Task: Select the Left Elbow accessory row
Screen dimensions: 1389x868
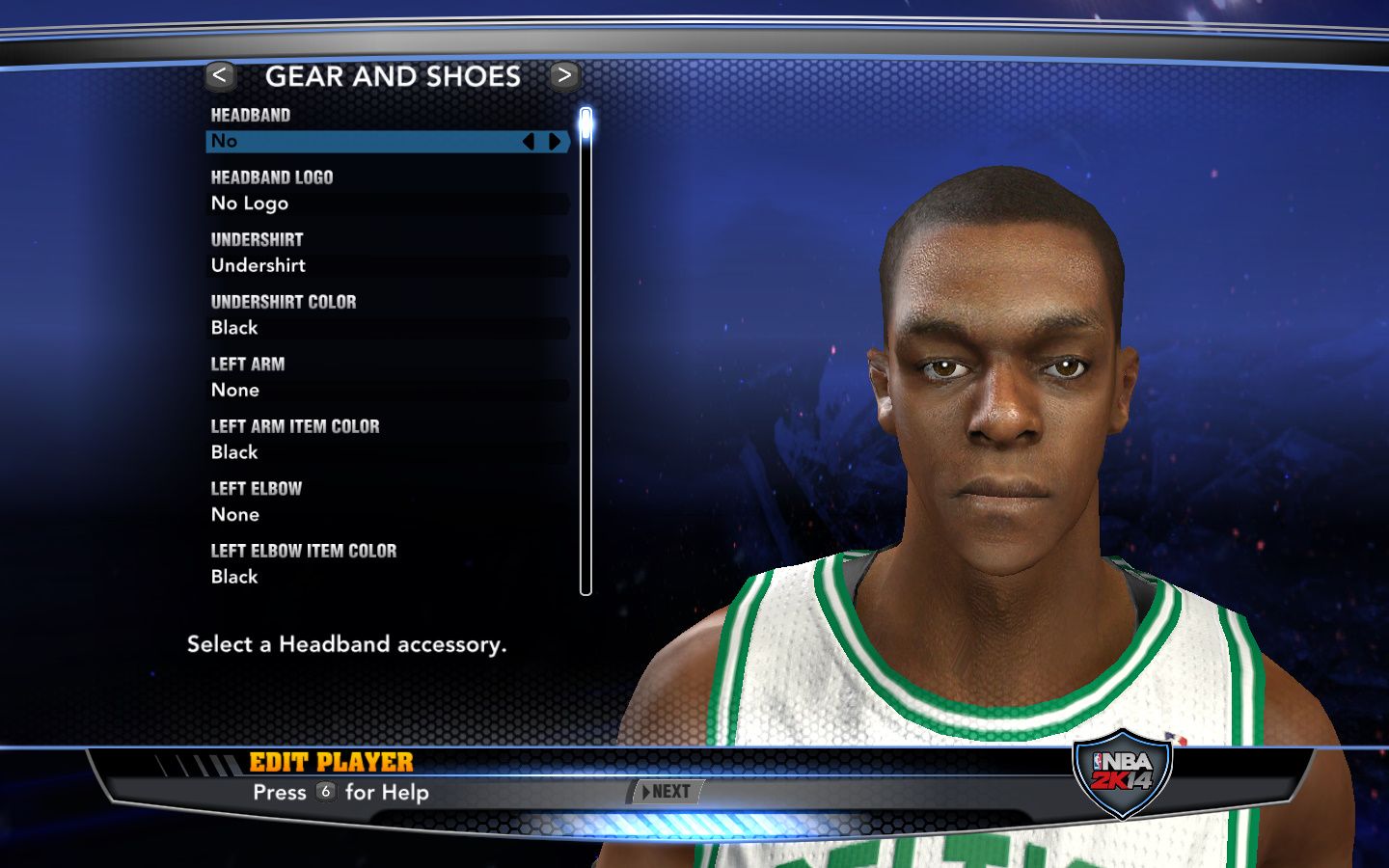Action: pyautogui.click(x=388, y=514)
